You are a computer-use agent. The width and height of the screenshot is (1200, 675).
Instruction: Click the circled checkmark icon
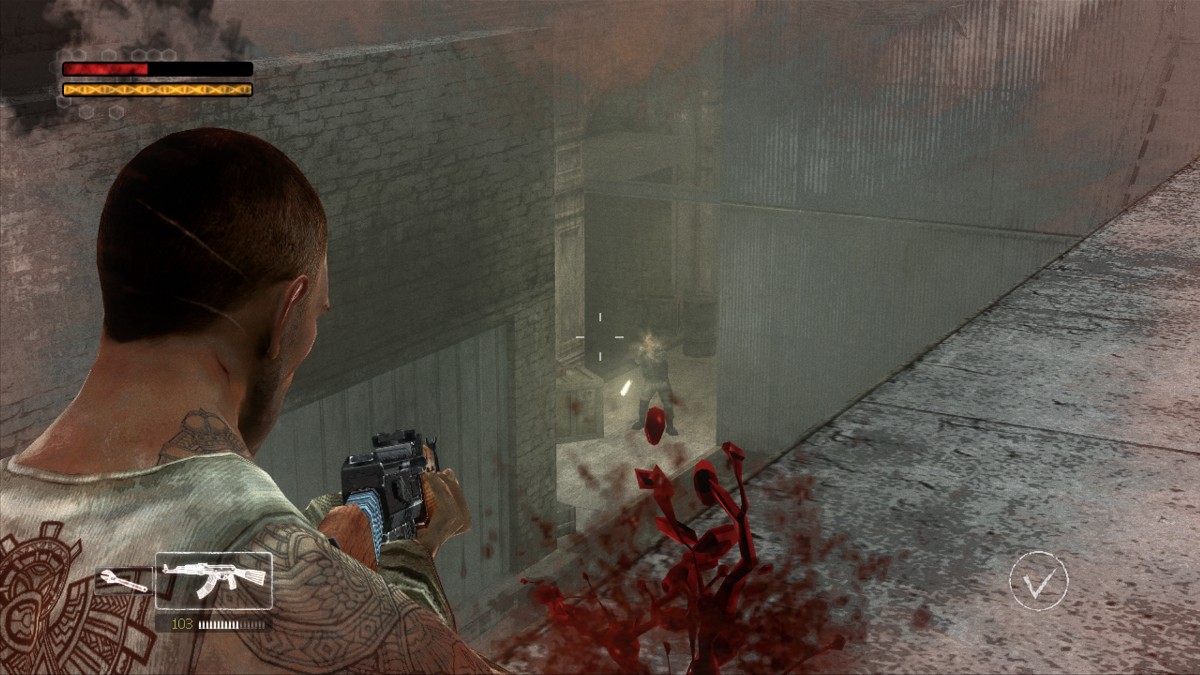(1038, 581)
